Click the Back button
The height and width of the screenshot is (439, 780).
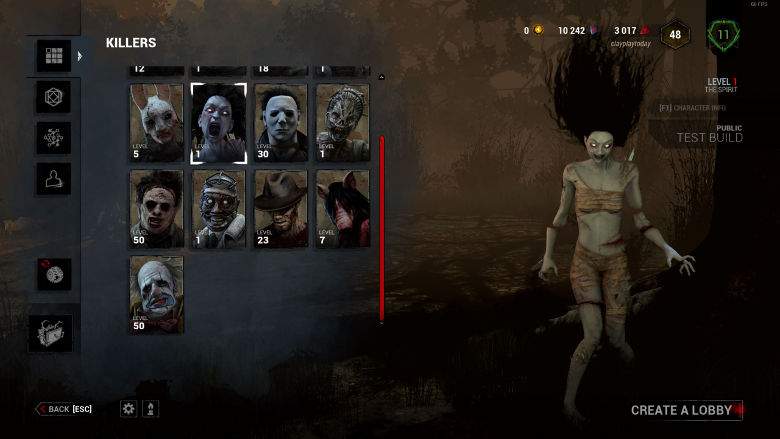click(x=64, y=409)
